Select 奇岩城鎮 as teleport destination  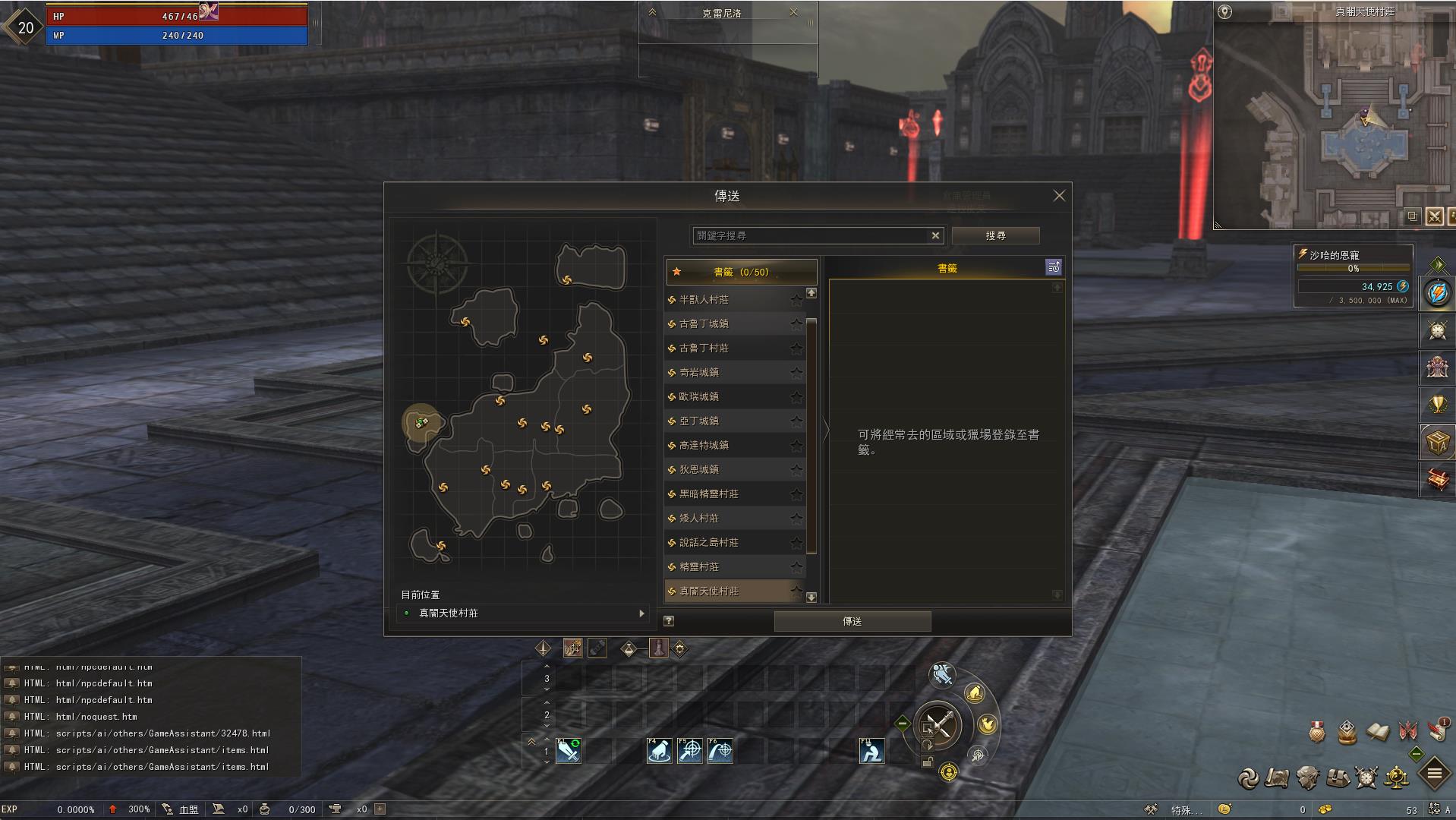coord(698,373)
